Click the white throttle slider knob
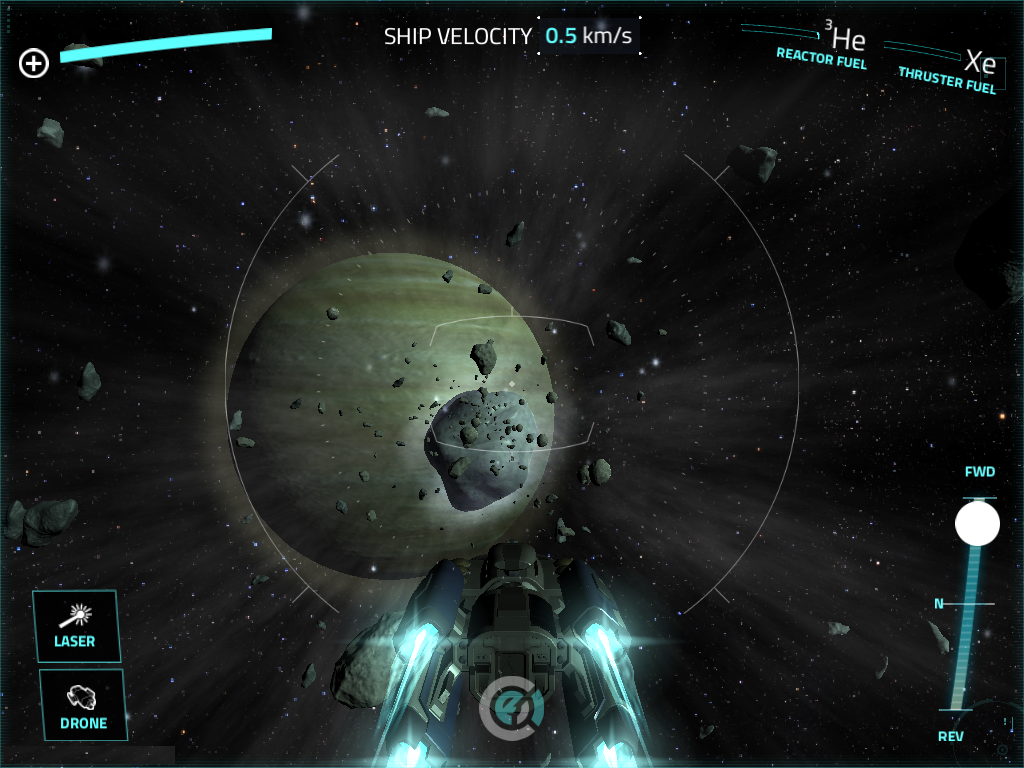 (977, 524)
